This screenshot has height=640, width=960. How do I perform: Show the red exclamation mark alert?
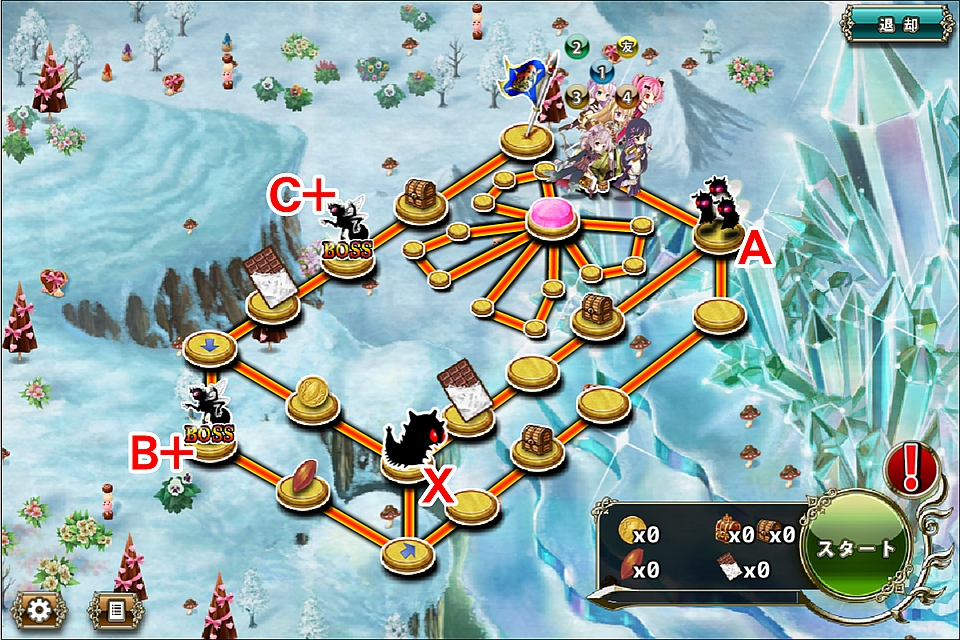(910, 467)
